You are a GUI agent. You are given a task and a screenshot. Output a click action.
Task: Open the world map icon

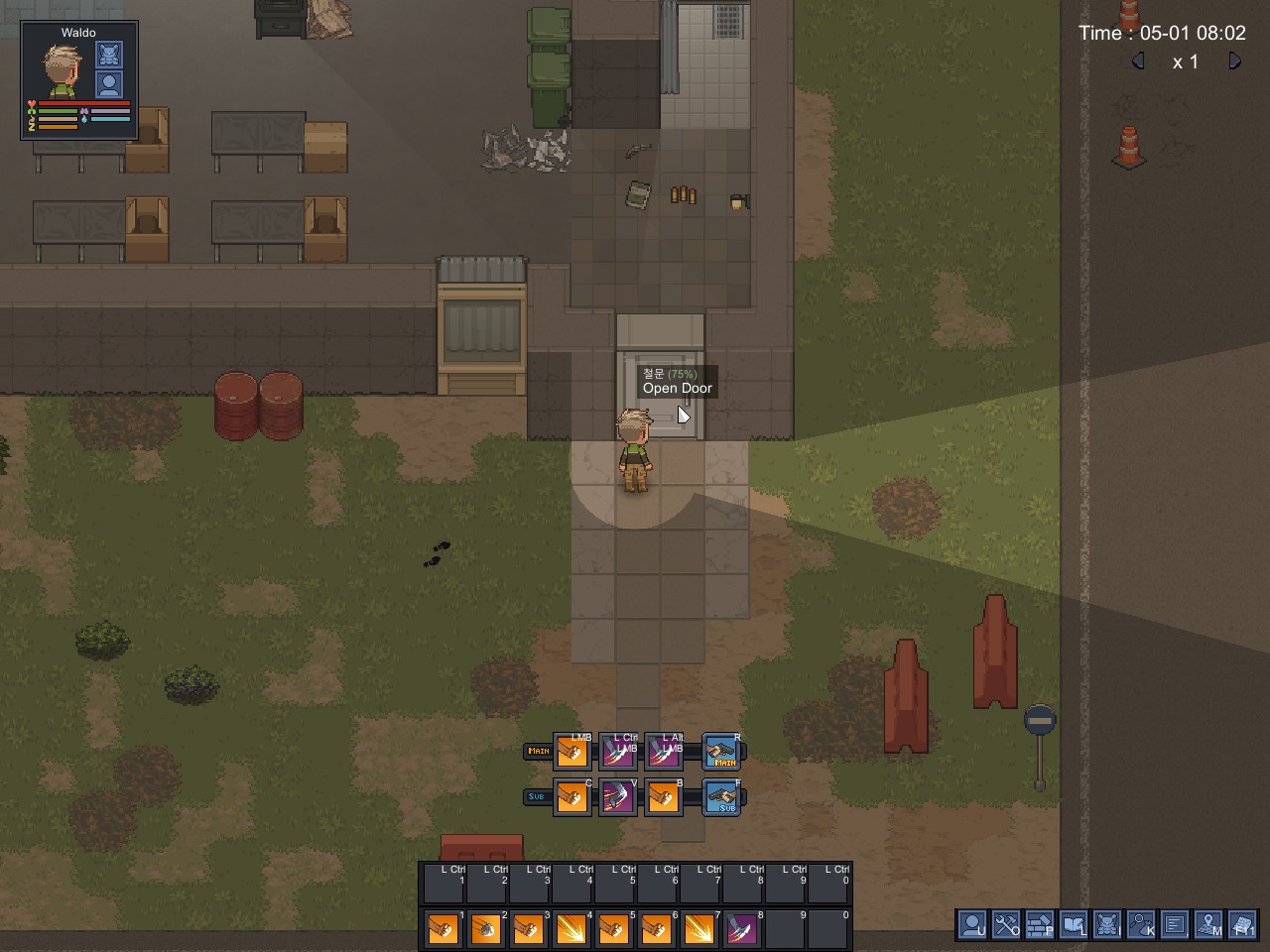point(1208,925)
